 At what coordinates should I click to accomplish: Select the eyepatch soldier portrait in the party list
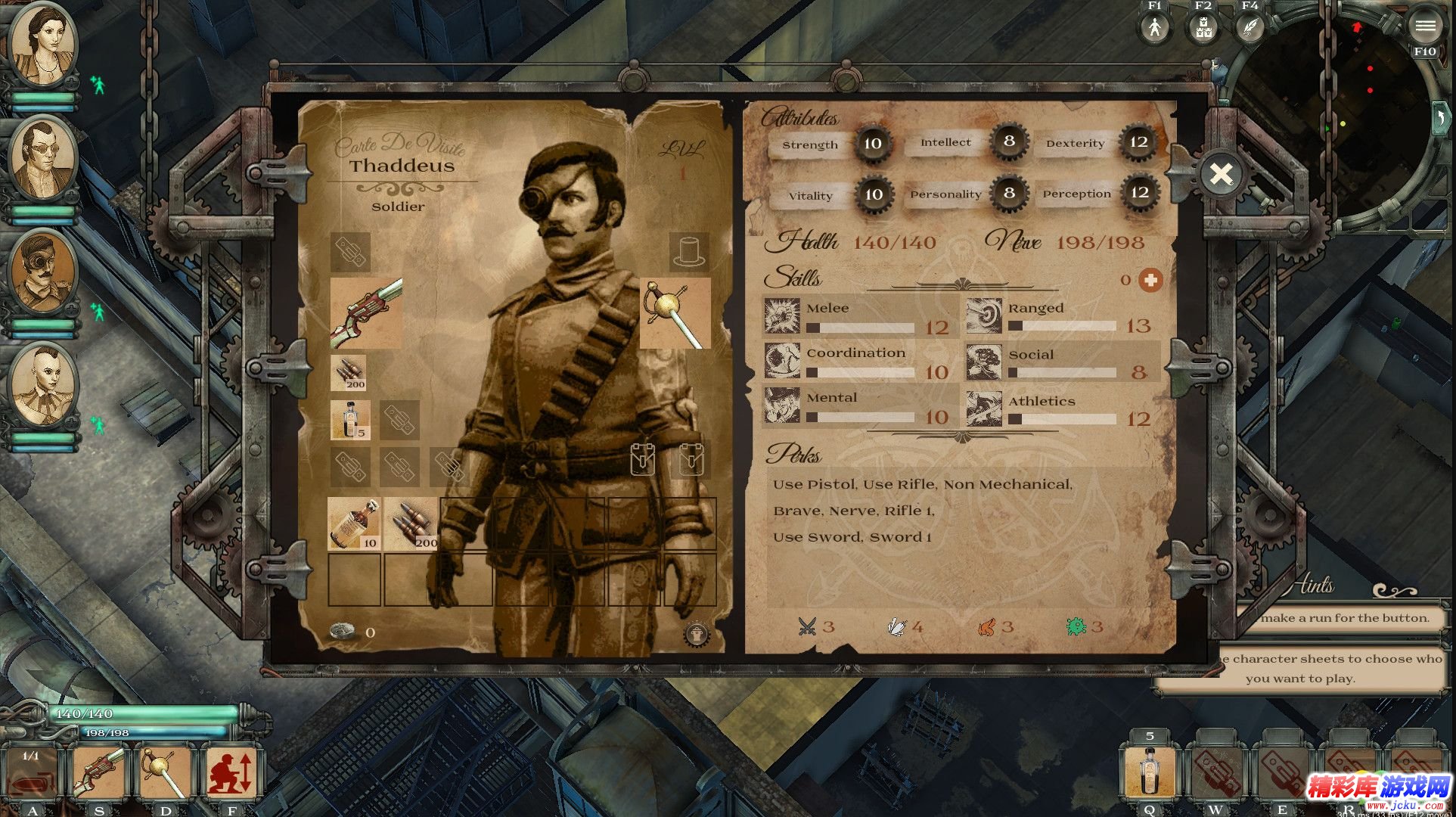tap(43, 273)
